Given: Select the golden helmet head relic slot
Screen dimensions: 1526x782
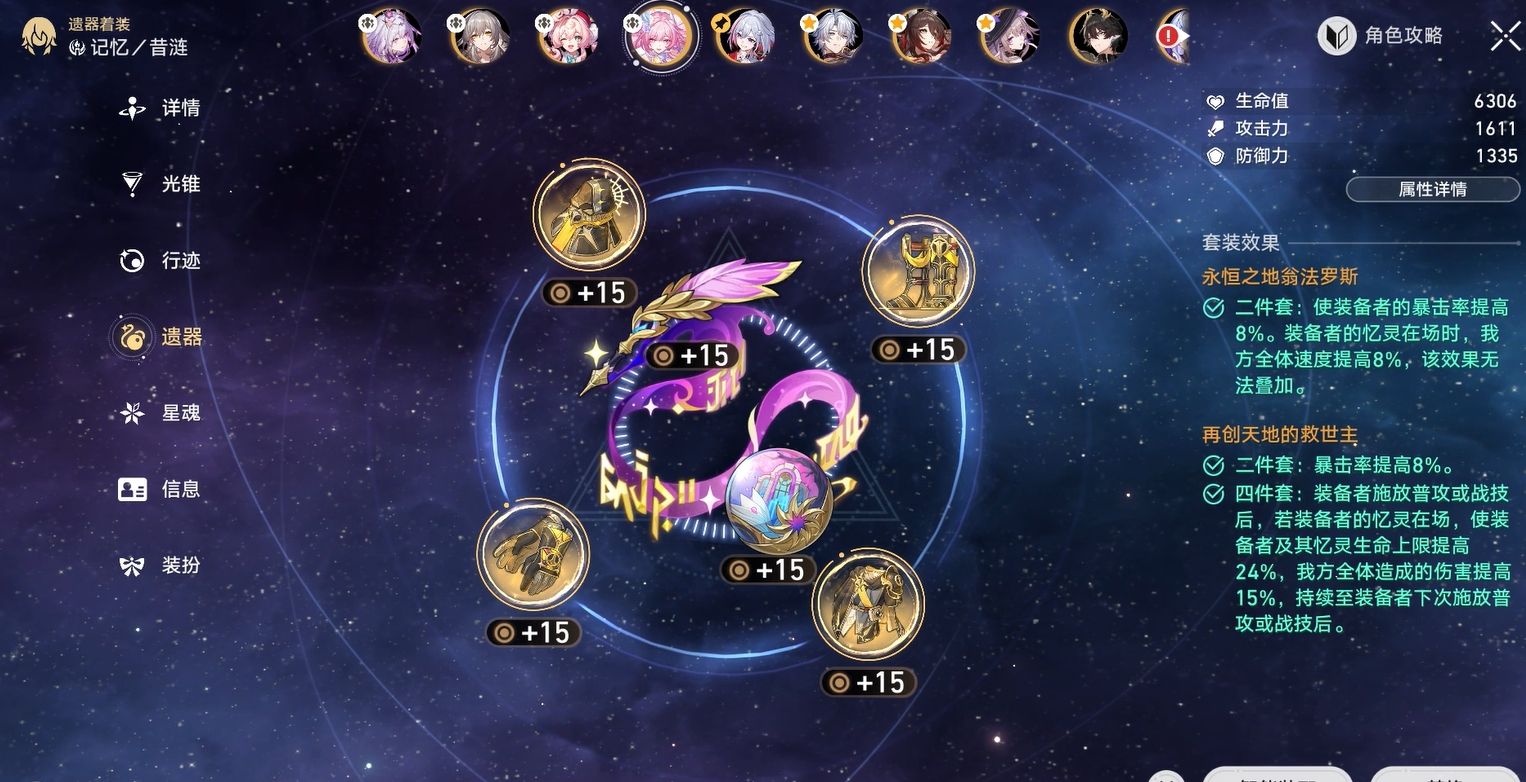Looking at the screenshot, I should 588,215.
